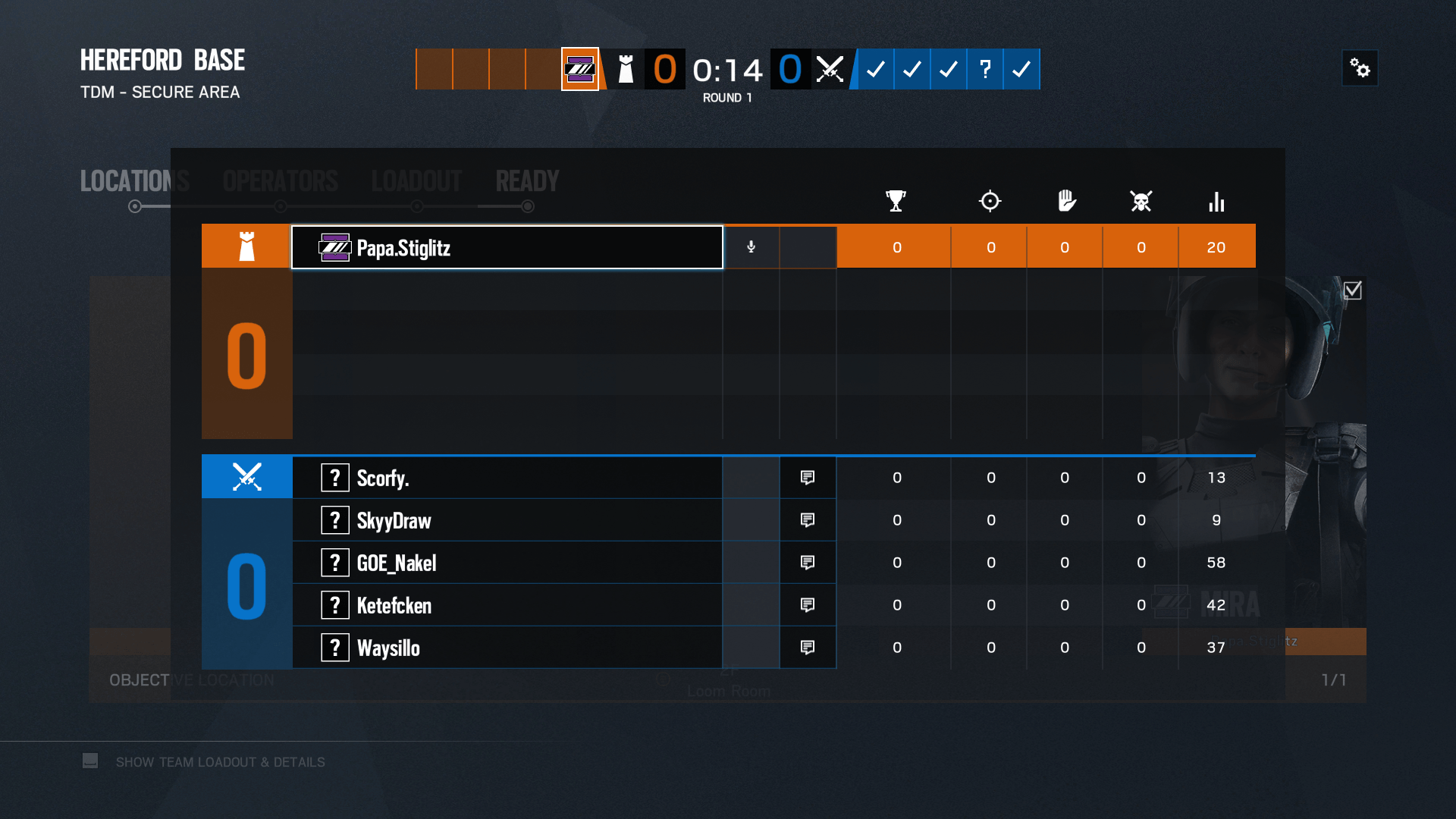The width and height of the screenshot is (1456, 819).
Task: Click the defender rook icon on the orange team
Action: pyautogui.click(x=246, y=245)
